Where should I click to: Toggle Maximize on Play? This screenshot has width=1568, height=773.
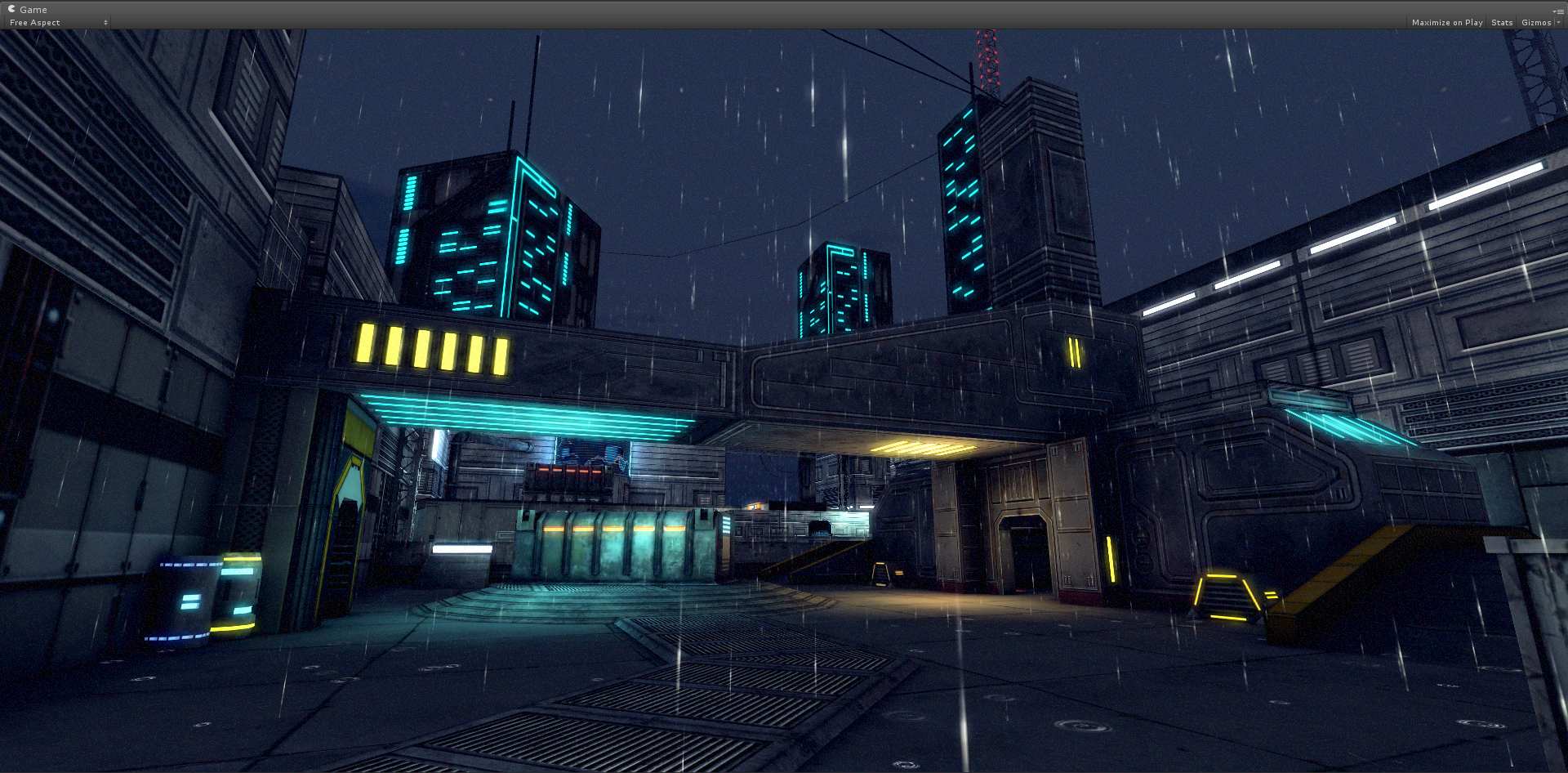pyautogui.click(x=1446, y=23)
